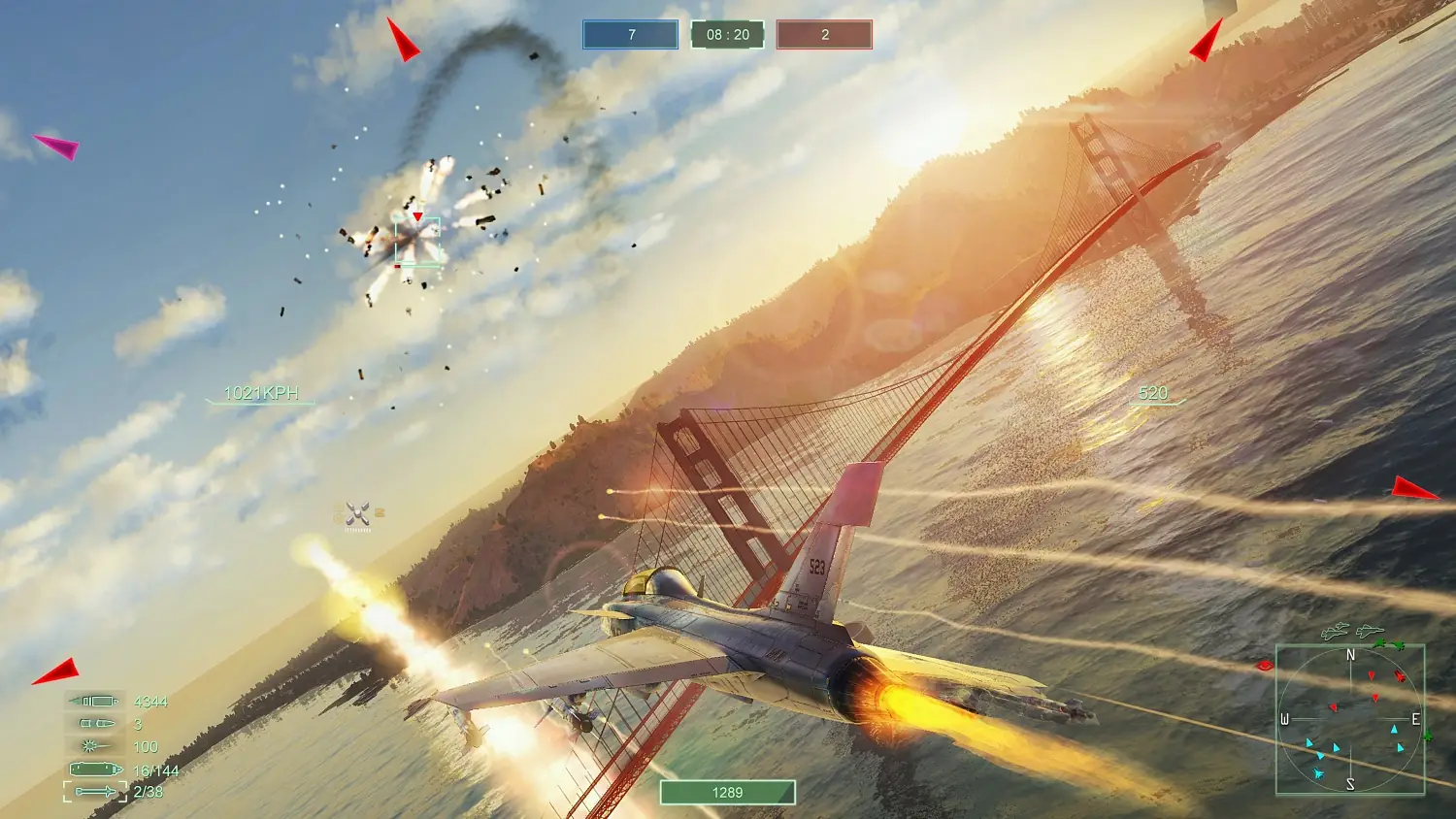Click the small ammo tick-mark bar under the pickup icon
This screenshot has width=1456, height=819.
357,531
